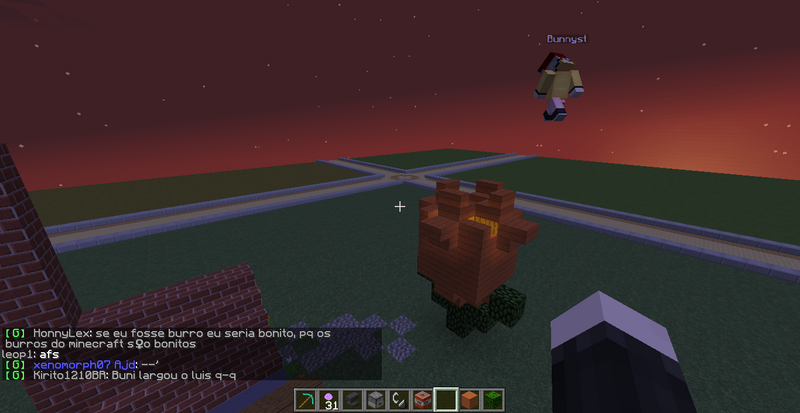
Task: Choose the orange clay block slot
Action: click(468, 400)
